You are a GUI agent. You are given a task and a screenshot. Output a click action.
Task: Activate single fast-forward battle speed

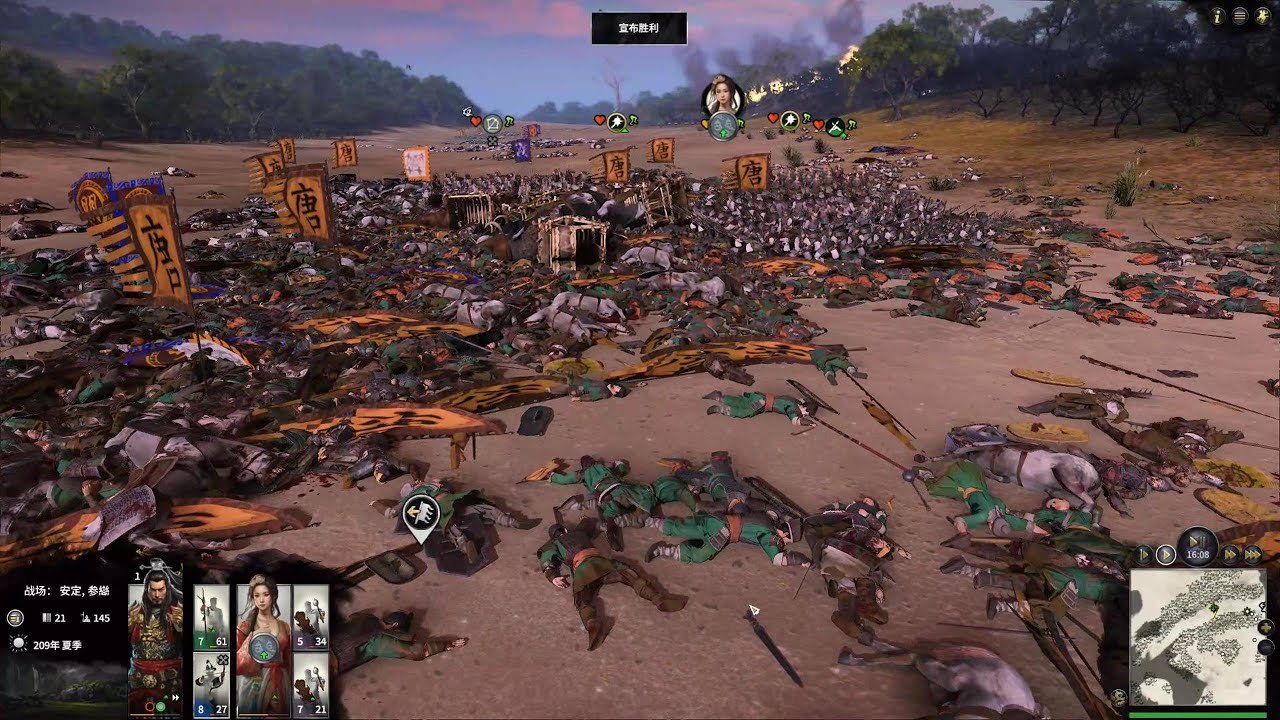coord(1230,554)
